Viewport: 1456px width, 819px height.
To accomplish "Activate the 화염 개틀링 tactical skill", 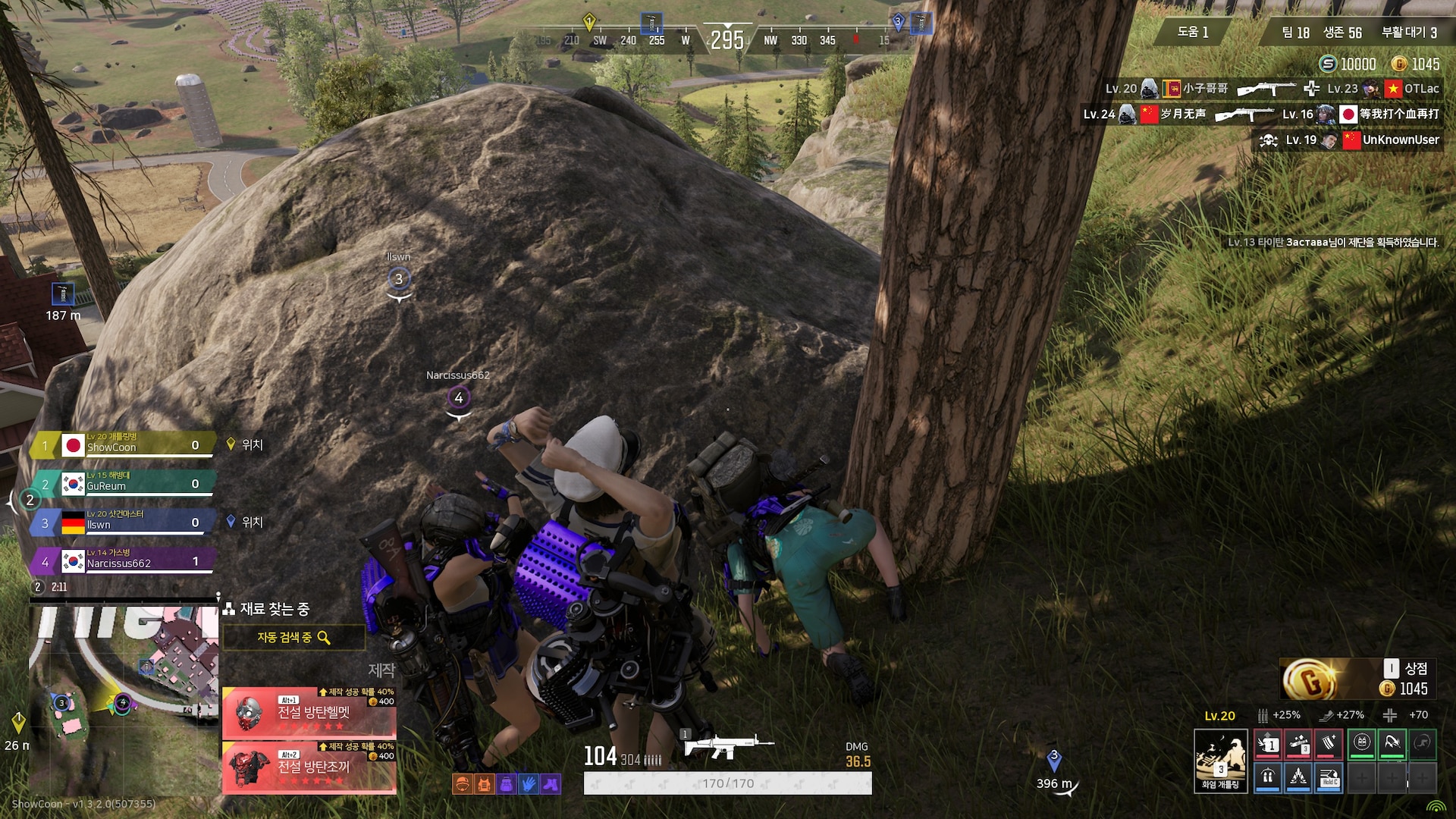I will click(x=1220, y=761).
